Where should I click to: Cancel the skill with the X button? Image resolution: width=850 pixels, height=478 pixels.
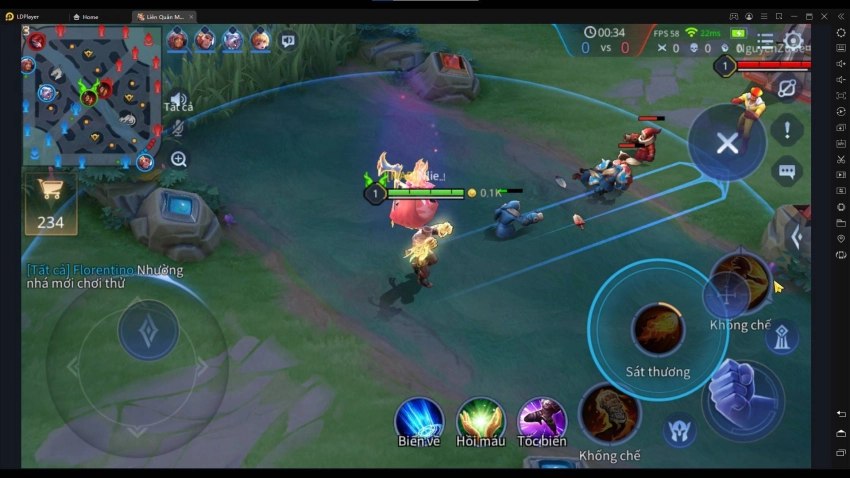(727, 143)
